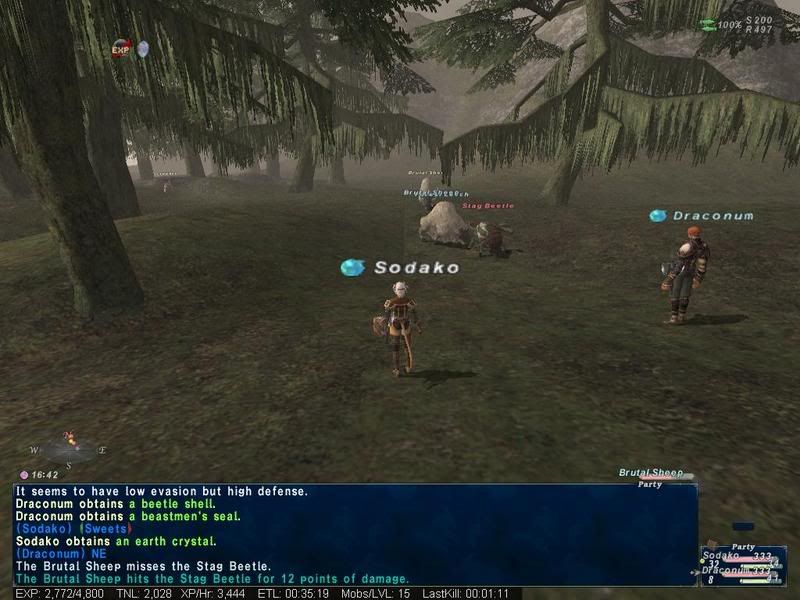Click the Sodako name label

click(416, 268)
